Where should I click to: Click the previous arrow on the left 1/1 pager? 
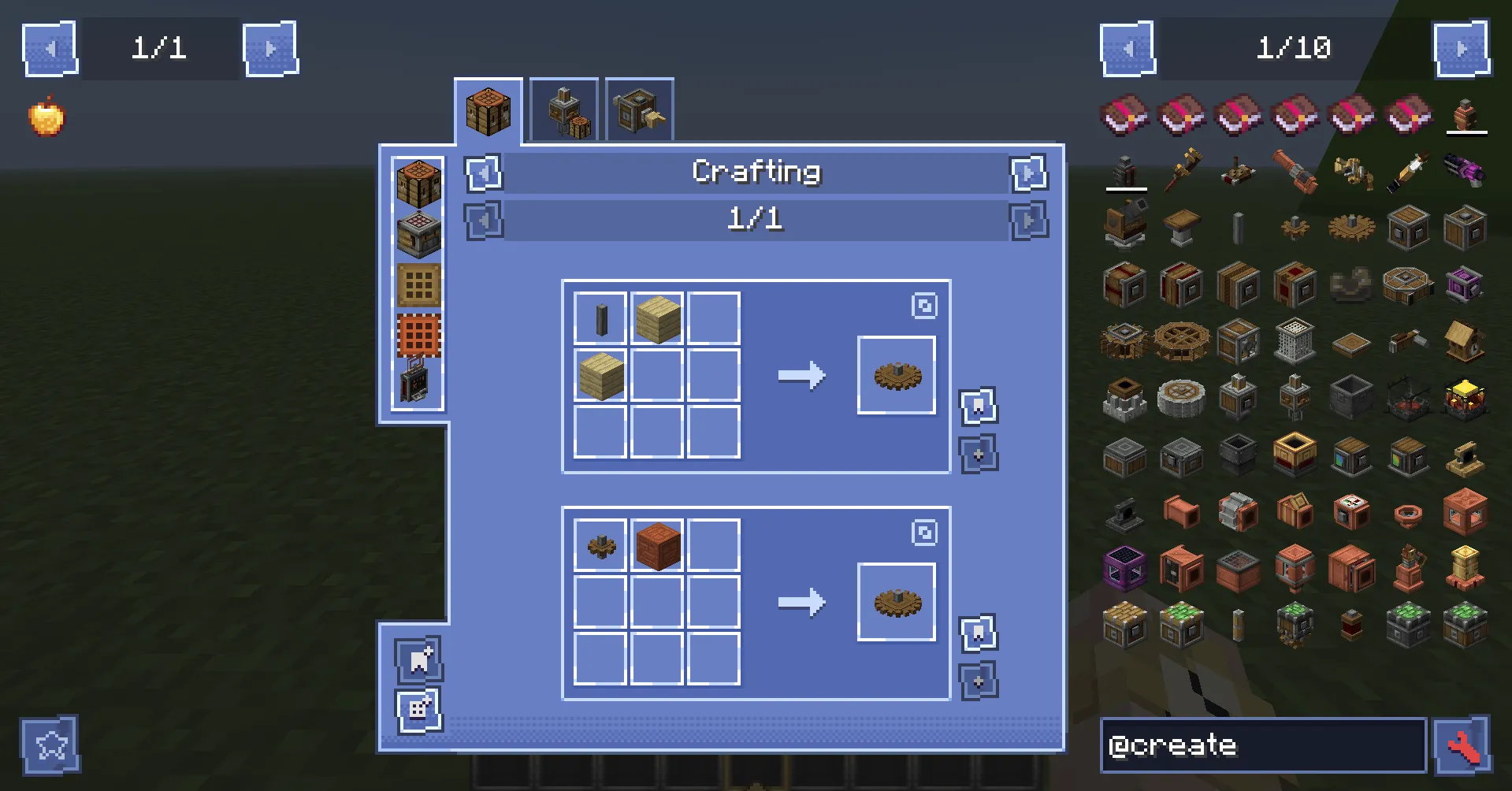pyautogui.click(x=50, y=48)
